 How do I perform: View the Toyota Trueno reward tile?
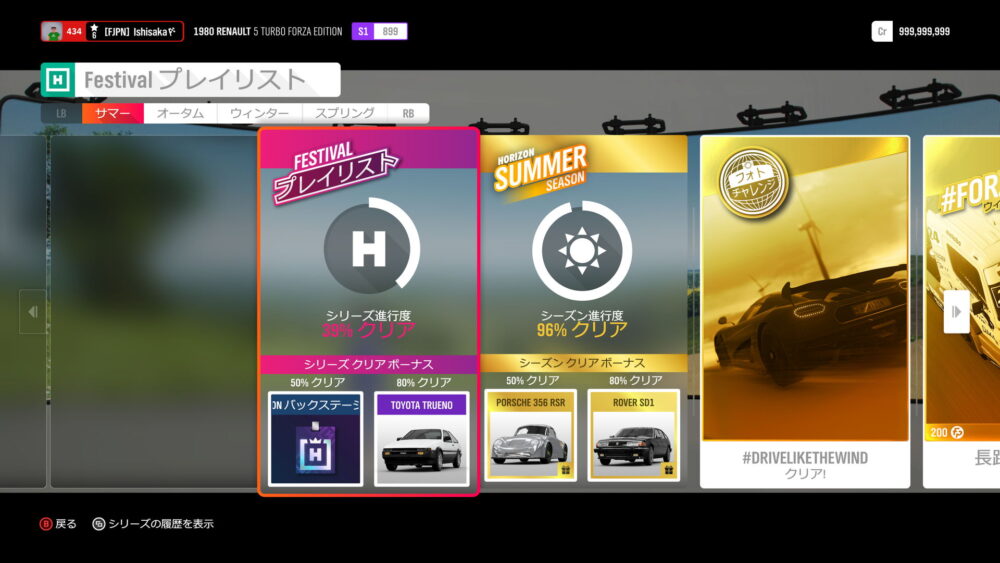pyautogui.click(x=421, y=438)
